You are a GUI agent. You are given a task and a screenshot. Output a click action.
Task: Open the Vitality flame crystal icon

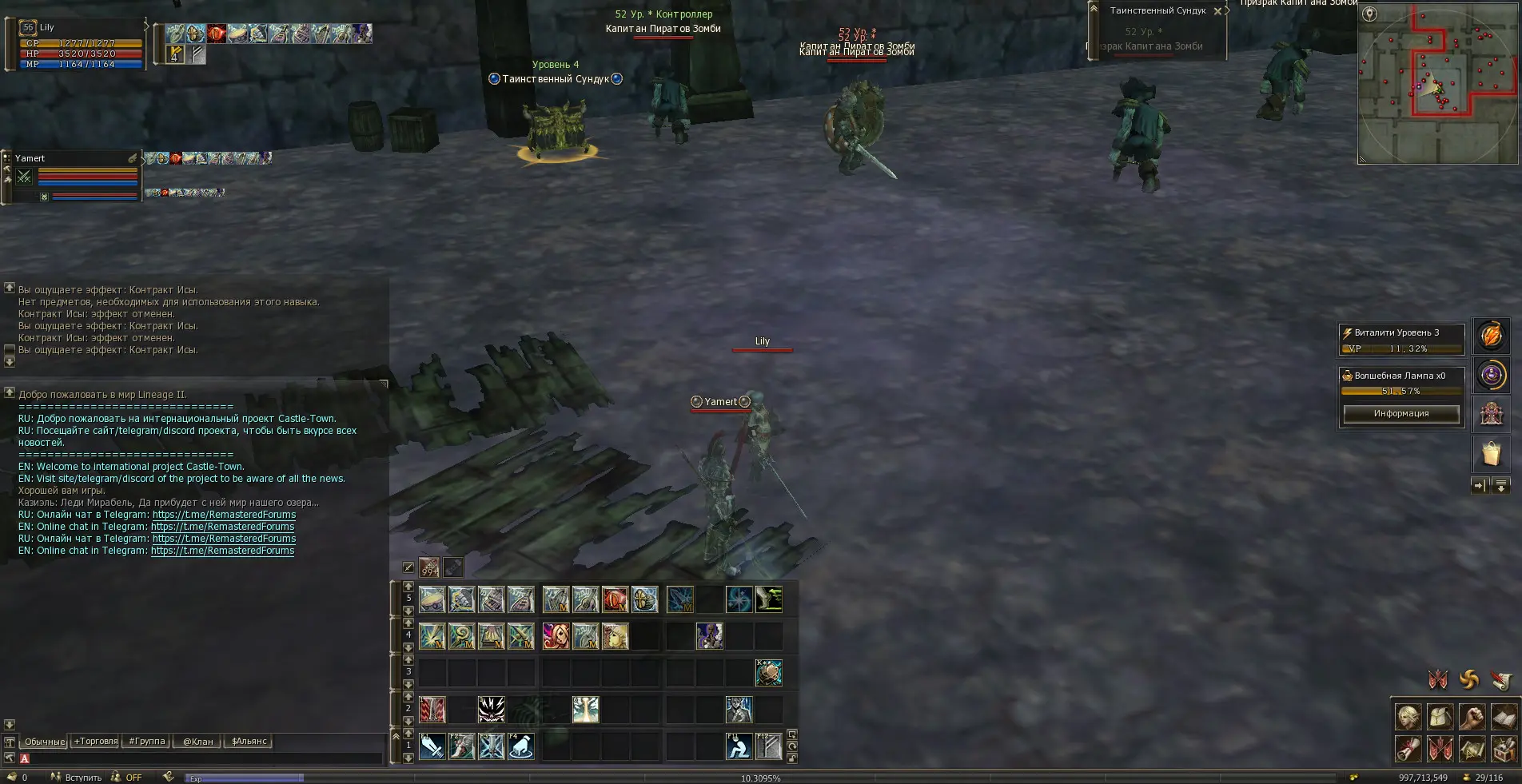click(x=1491, y=336)
